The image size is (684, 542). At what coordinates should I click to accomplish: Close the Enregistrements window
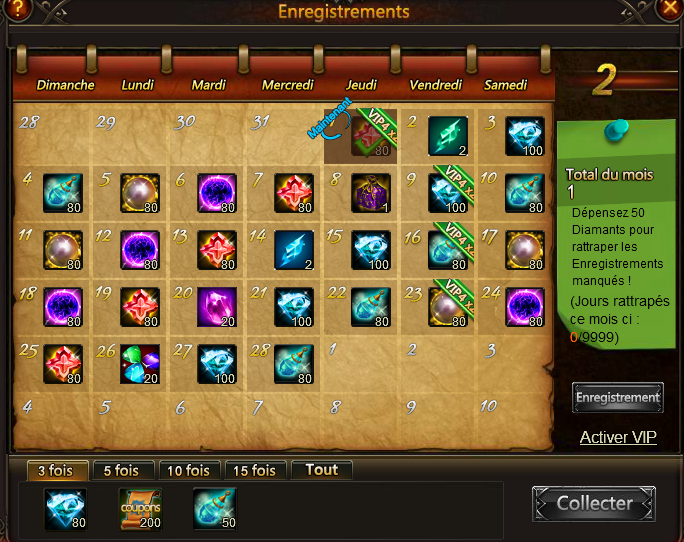coord(670,8)
